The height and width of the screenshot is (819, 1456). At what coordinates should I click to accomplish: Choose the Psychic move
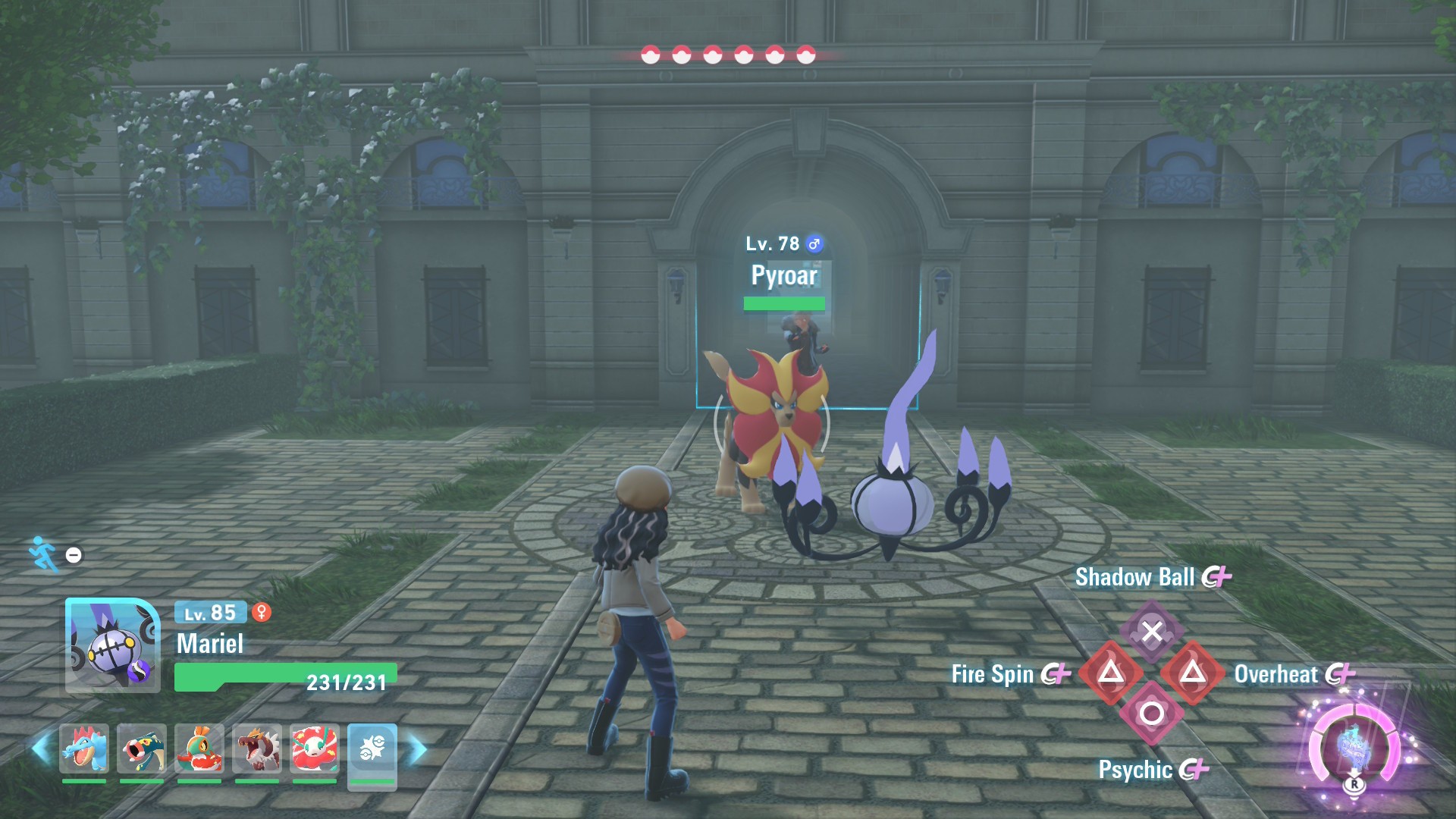point(1151,714)
